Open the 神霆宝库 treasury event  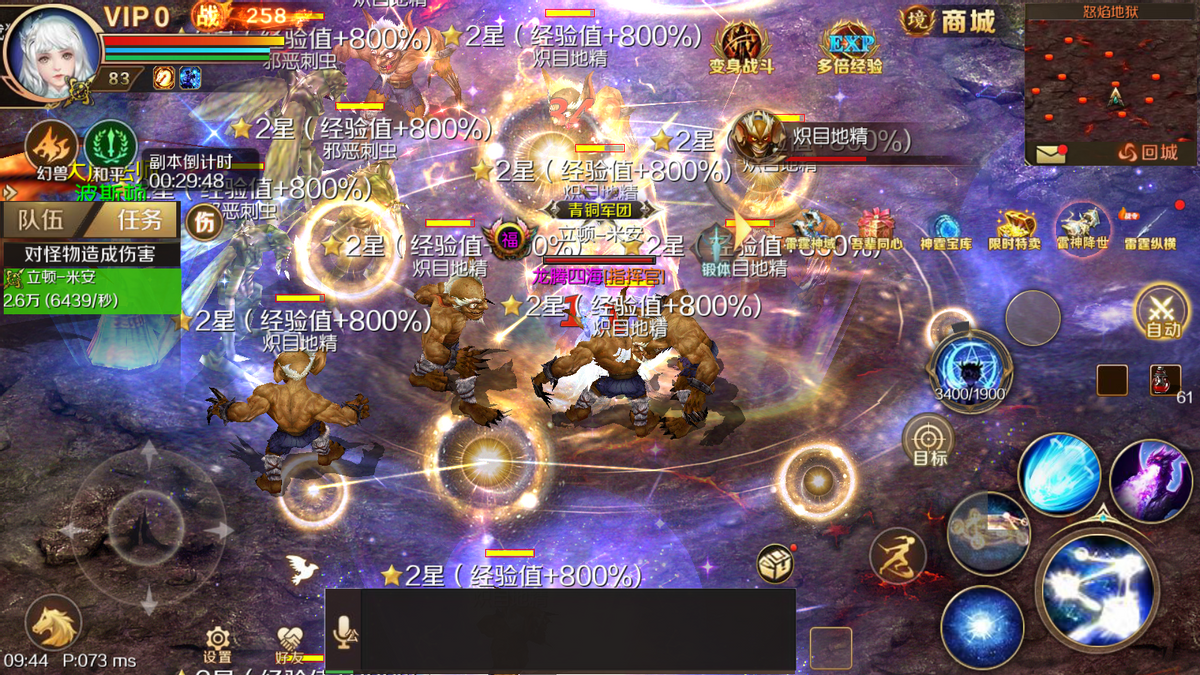(945, 228)
